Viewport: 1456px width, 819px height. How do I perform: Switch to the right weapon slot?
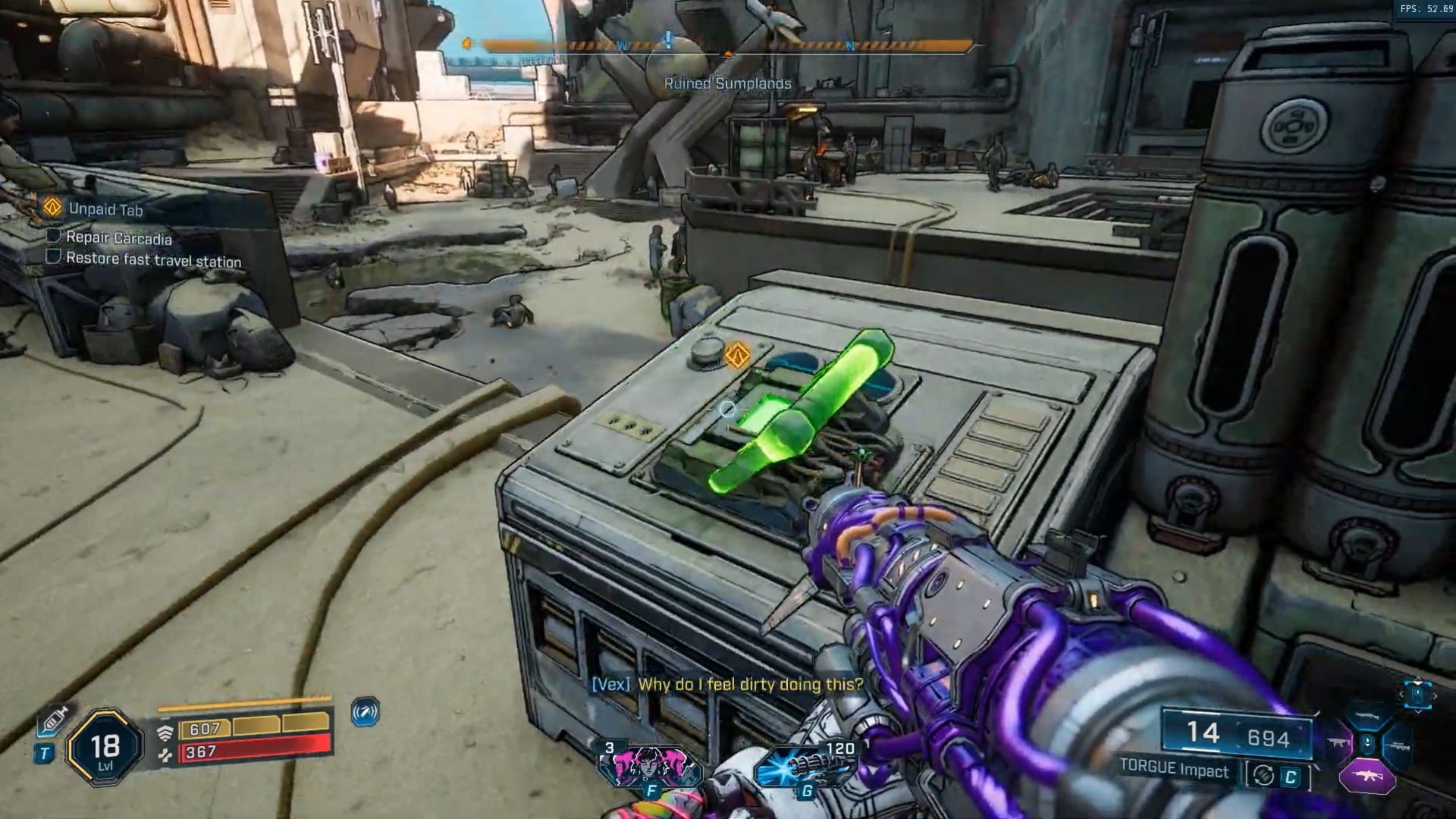click(x=1398, y=745)
